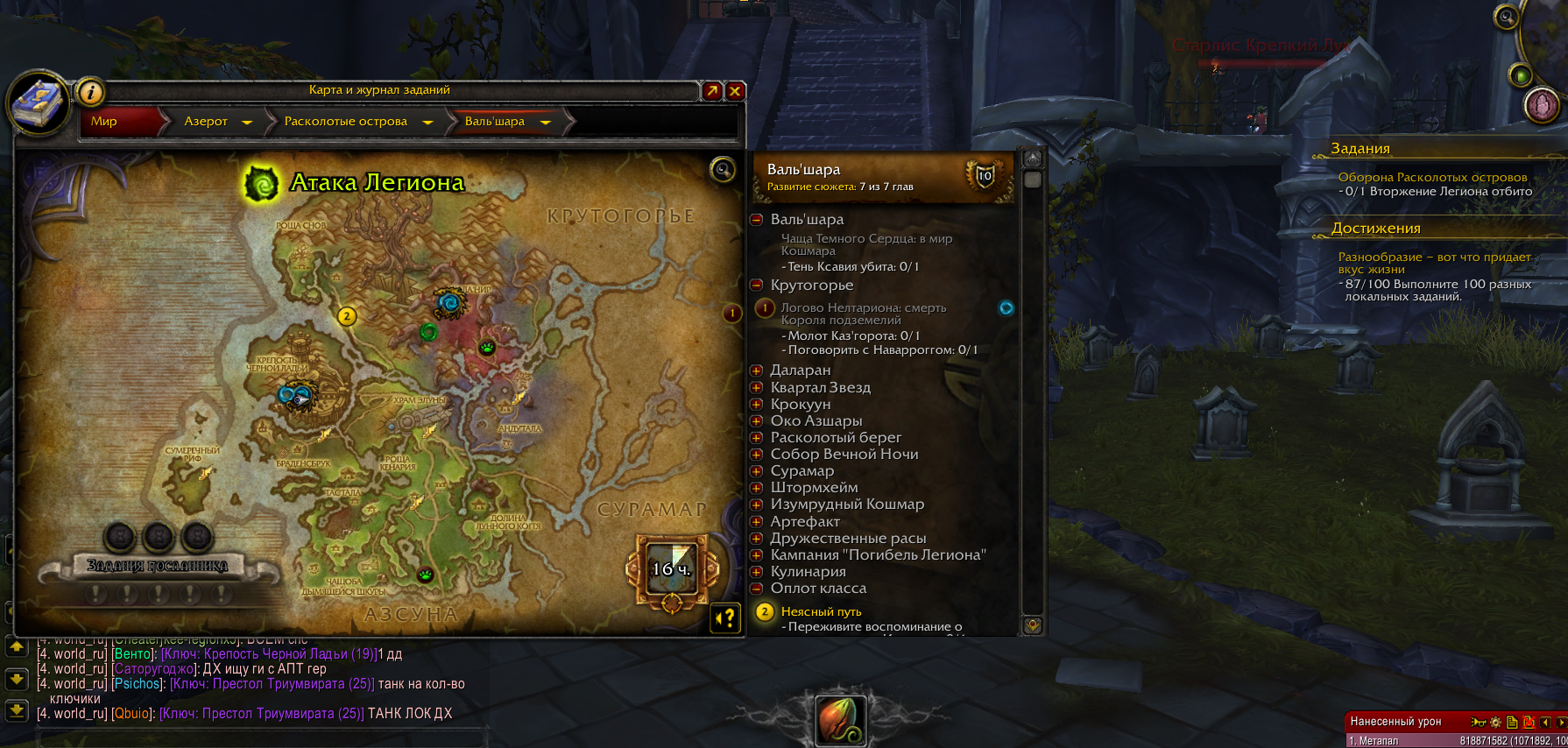Click Ключ: Крепость Черной Ладьи chat link
Viewport: 1568px width, 748px height.
(x=268, y=654)
